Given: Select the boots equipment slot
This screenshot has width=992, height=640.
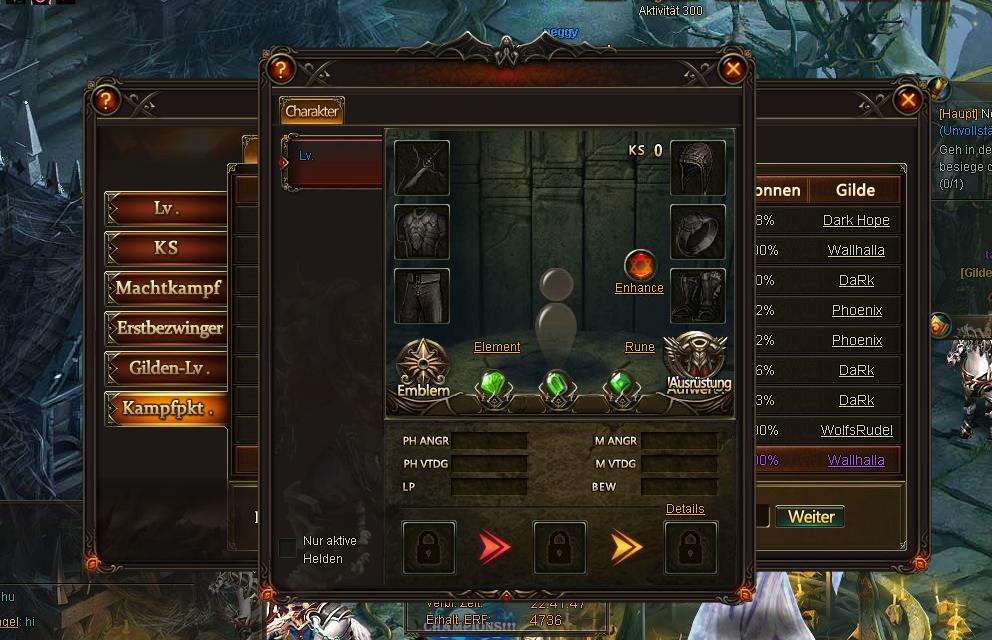Looking at the screenshot, I should click(697, 296).
